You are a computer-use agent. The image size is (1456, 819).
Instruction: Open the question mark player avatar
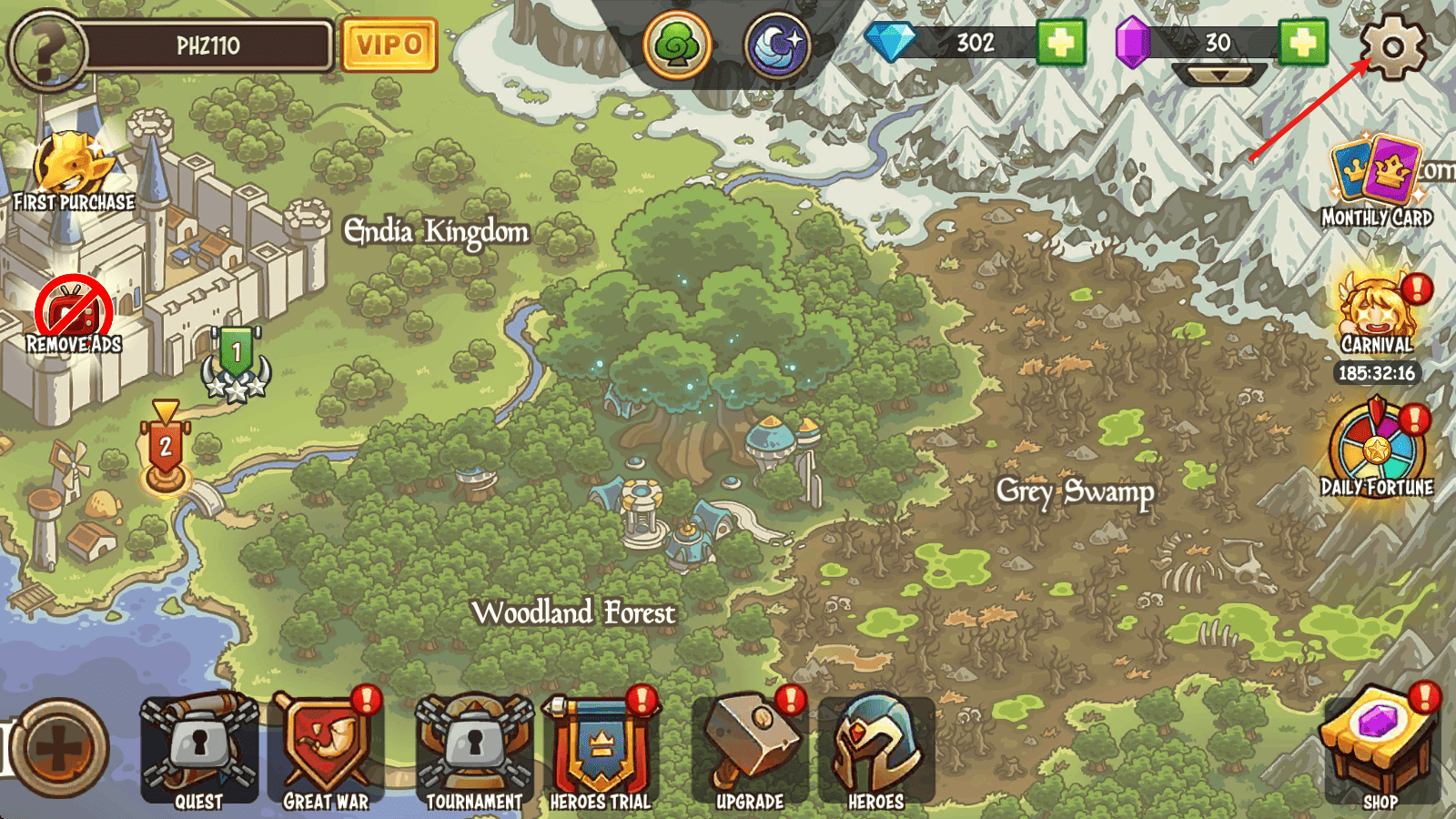tap(46, 49)
